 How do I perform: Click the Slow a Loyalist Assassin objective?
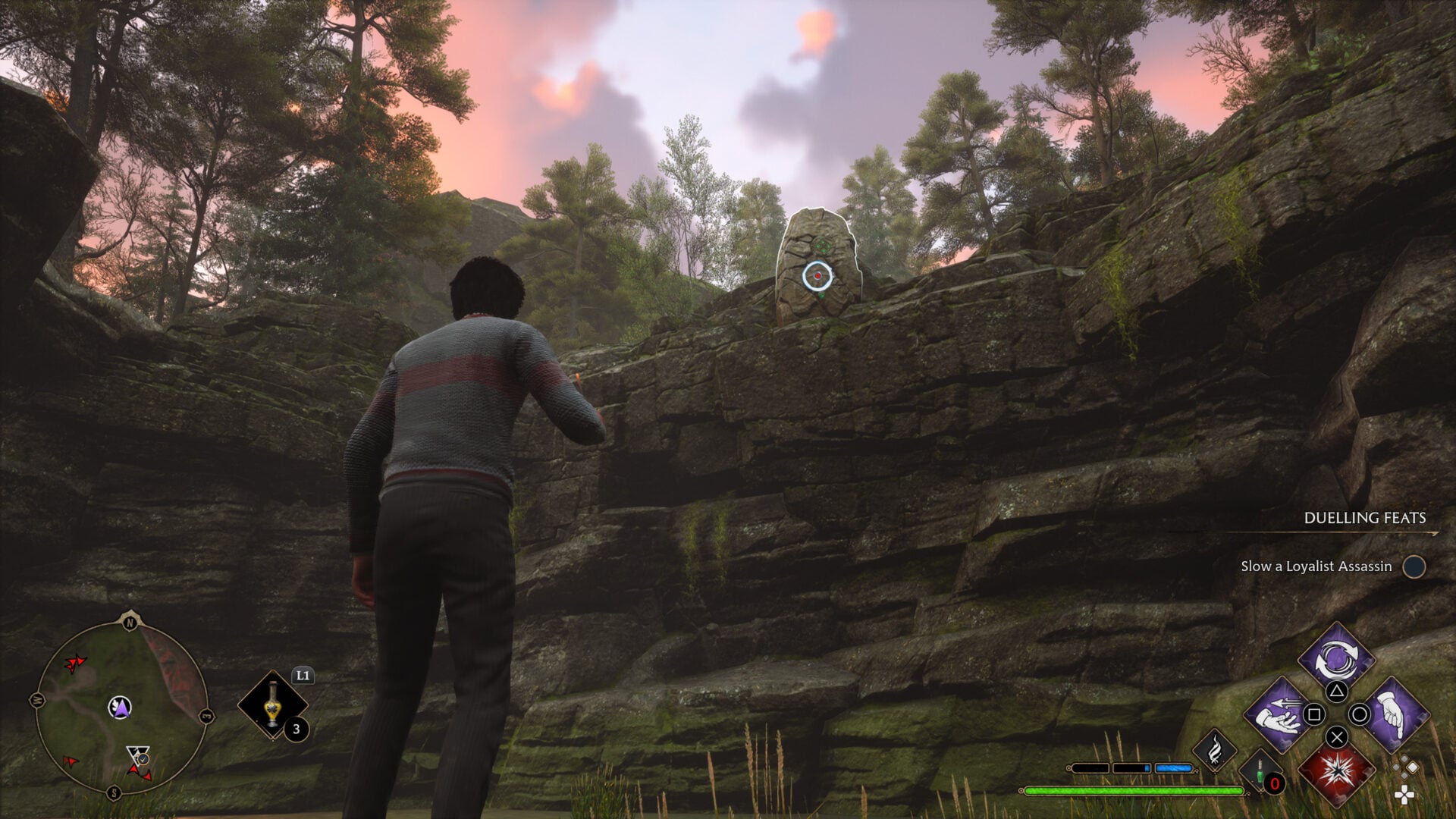[1316, 566]
